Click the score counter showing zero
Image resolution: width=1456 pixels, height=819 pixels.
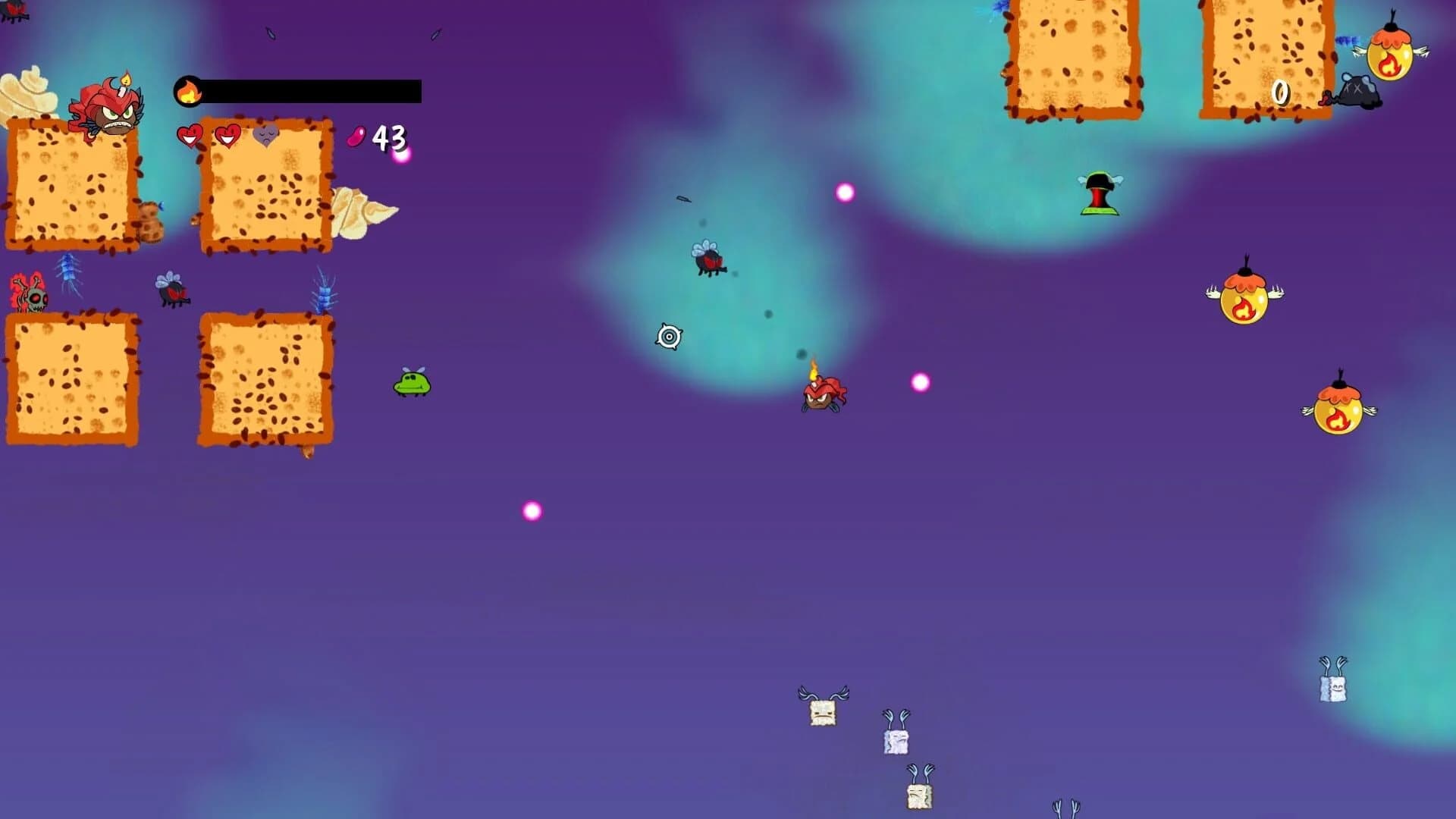click(1282, 91)
